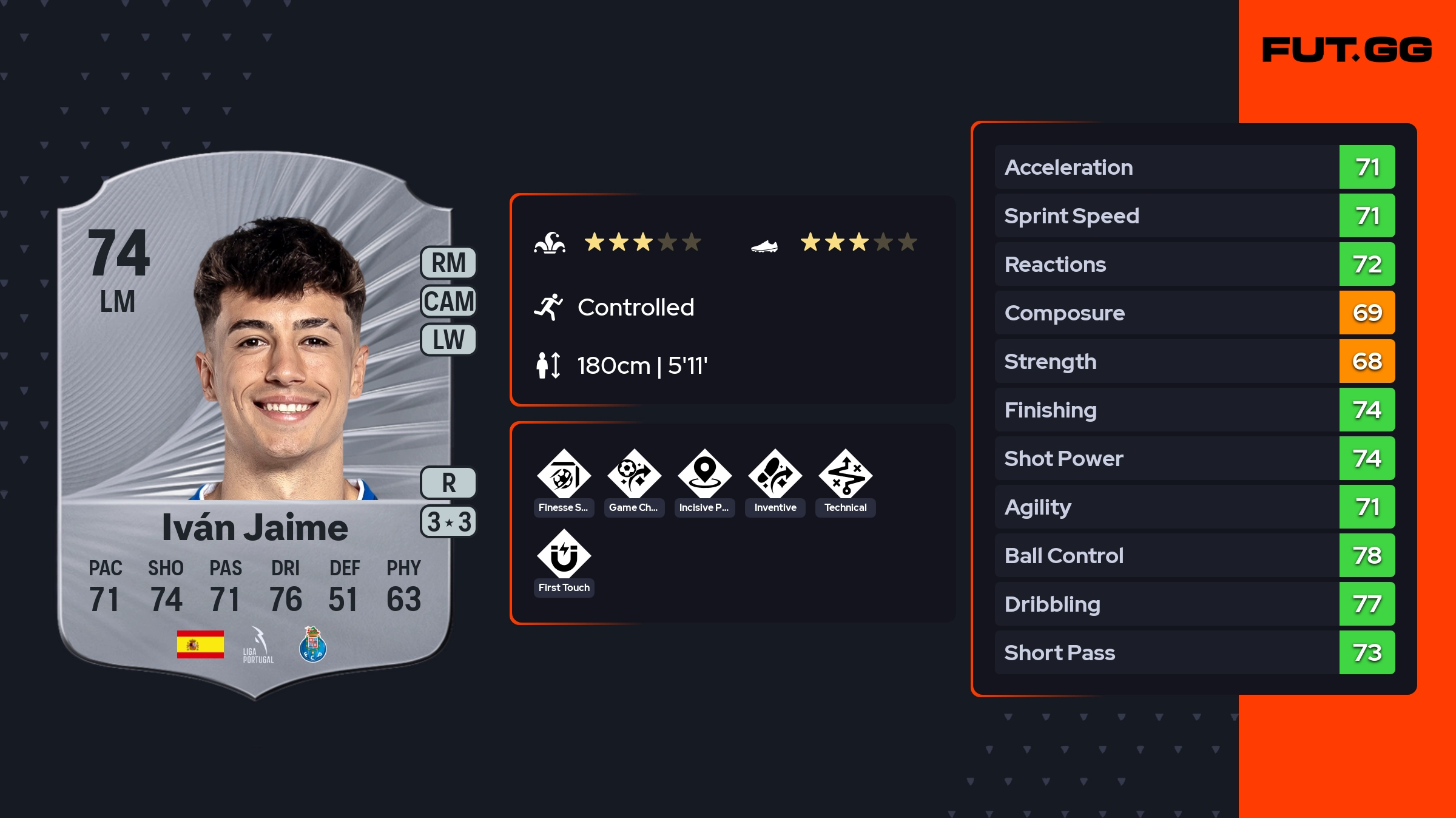The height and width of the screenshot is (818, 1456).
Task: Select the Acceleration stat row
Action: [x=1195, y=167]
